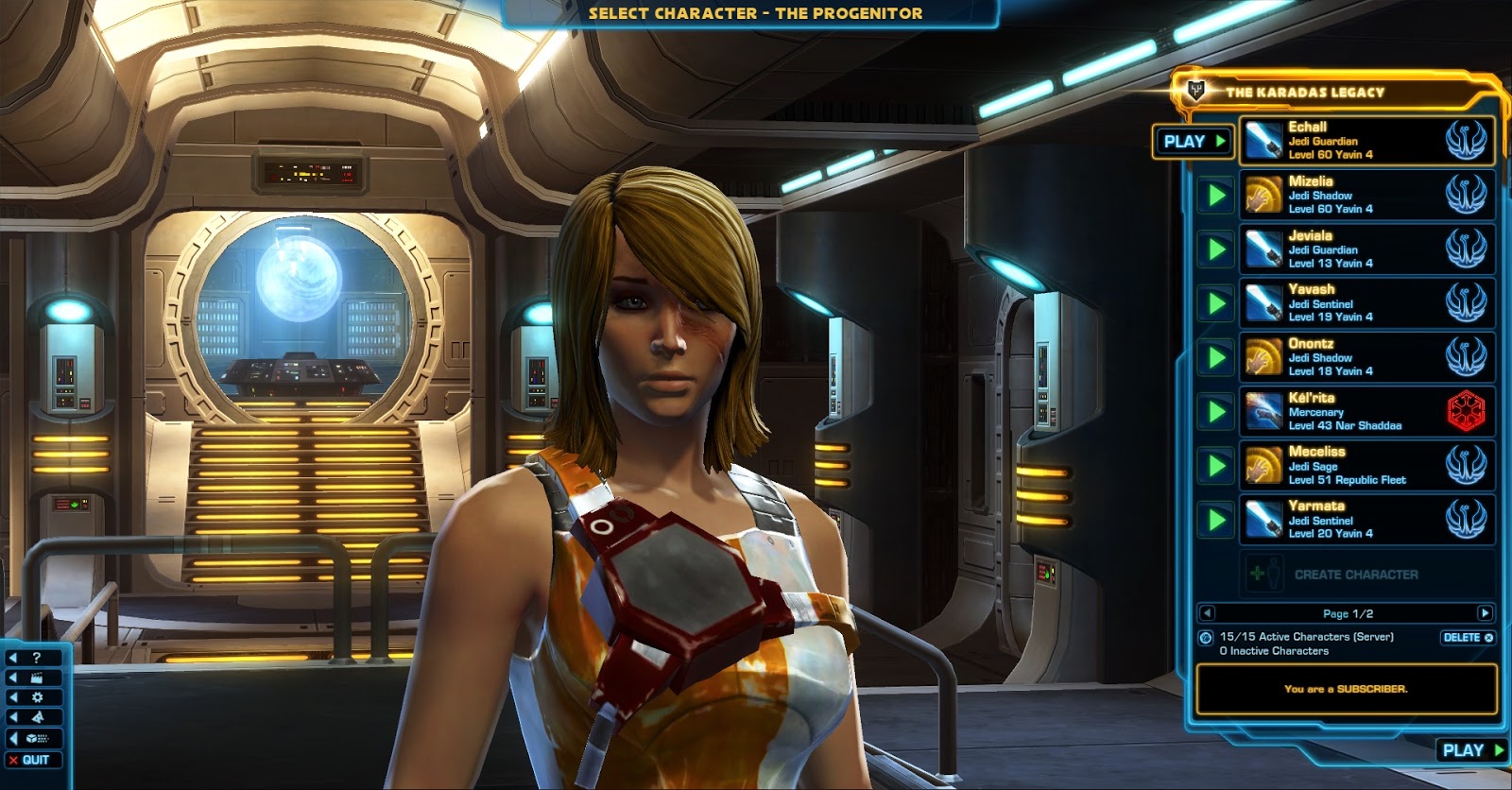Viewport: 1512px width, 790px height.
Task: Select the lightsaber class icon for Jedi Guardian Echall
Action: 1264,139
